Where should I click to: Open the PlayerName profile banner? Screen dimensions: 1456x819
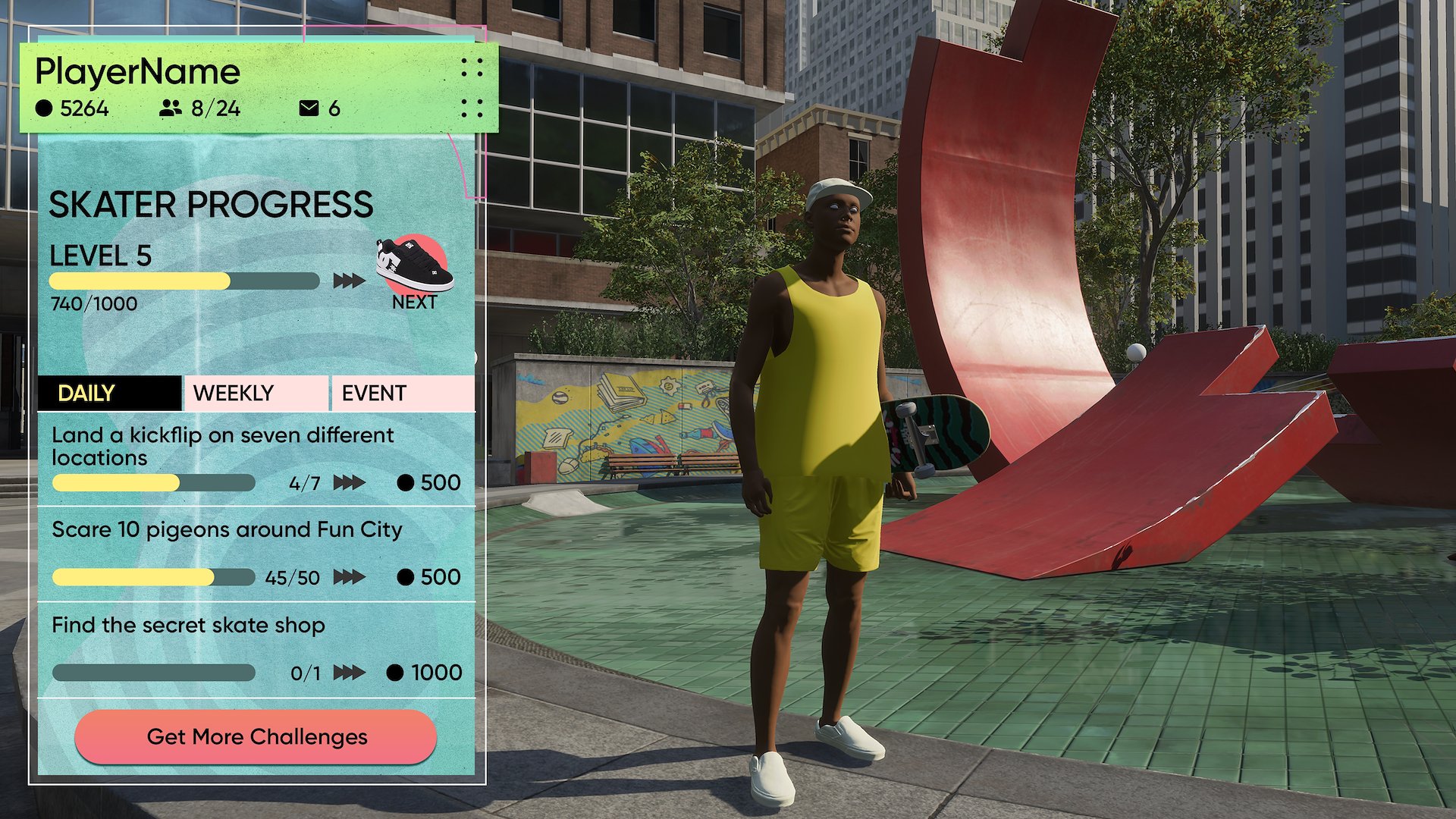pos(138,72)
